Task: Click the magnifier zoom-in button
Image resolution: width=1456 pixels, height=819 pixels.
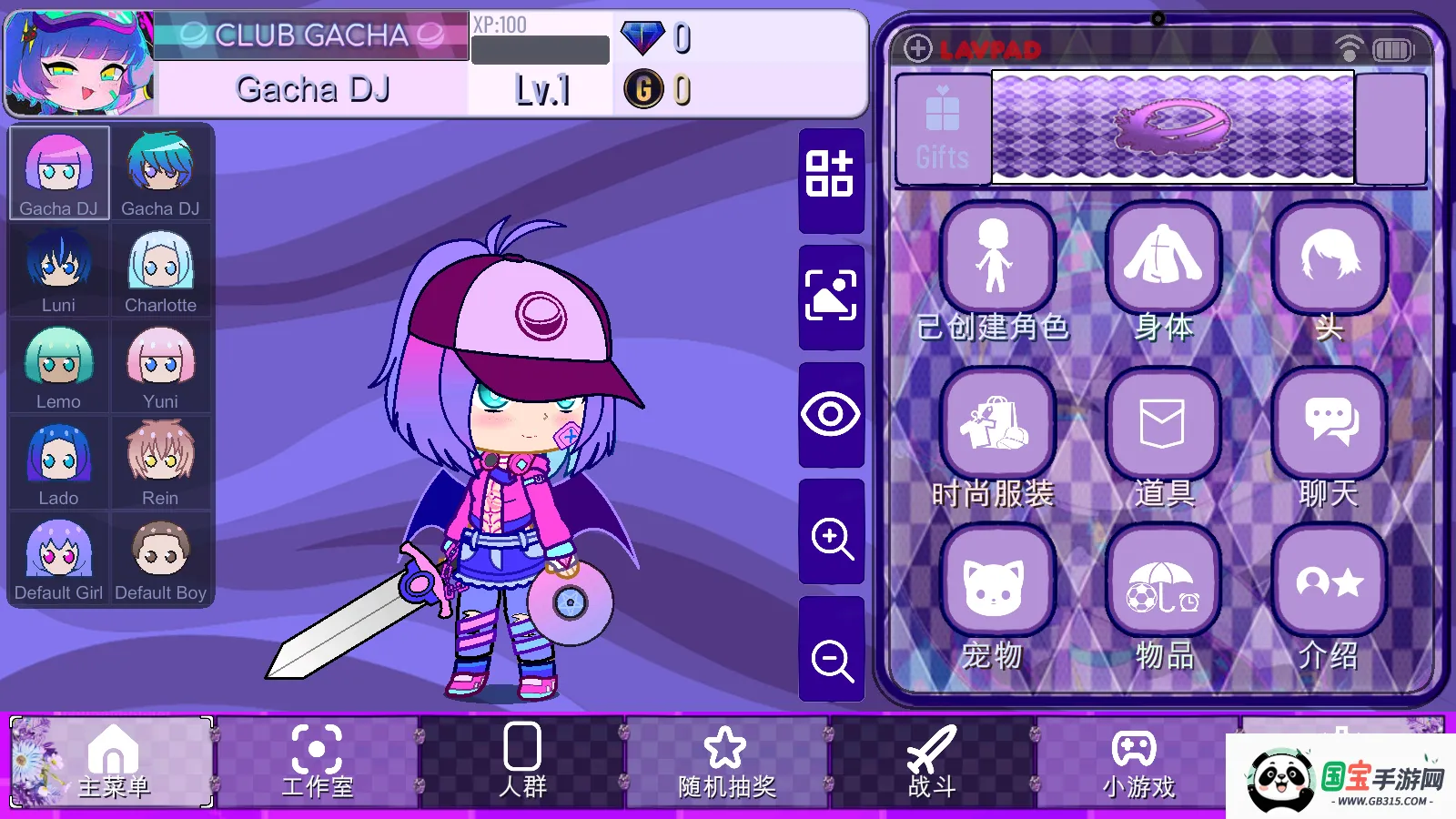Action: coord(832,537)
